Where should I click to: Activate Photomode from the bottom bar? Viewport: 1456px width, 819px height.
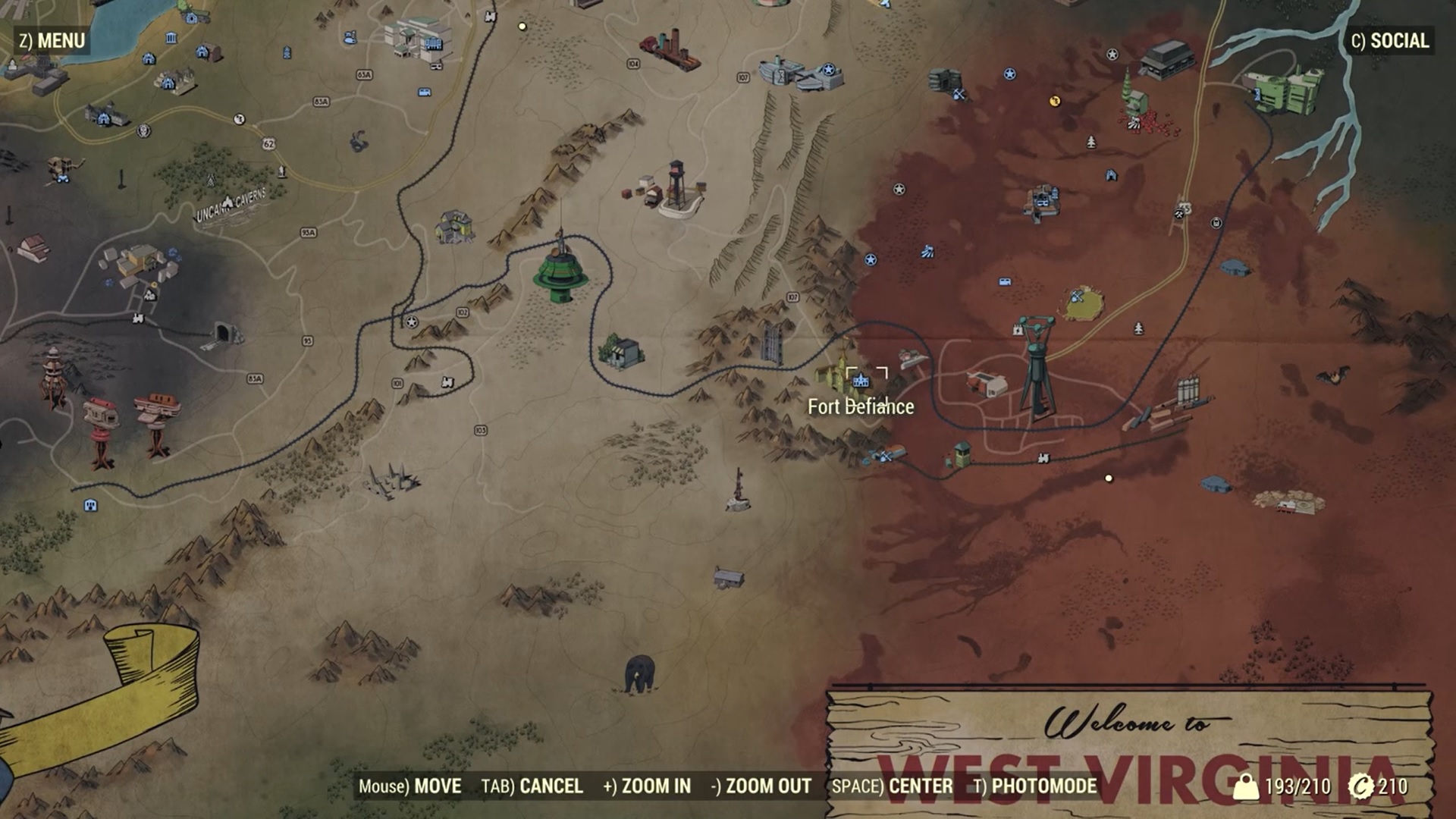1035,786
